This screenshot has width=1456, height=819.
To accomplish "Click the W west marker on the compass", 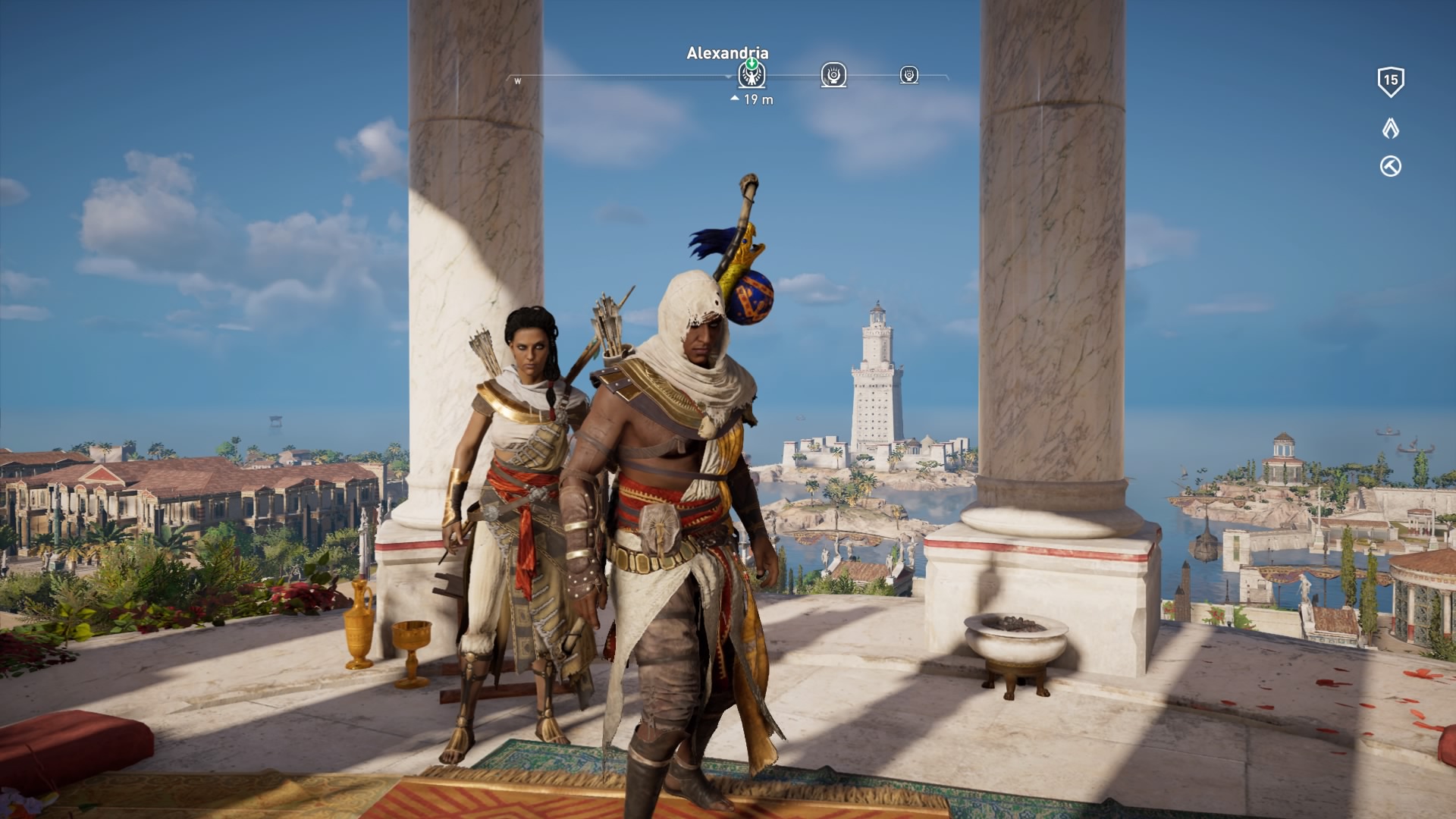I will [518, 81].
